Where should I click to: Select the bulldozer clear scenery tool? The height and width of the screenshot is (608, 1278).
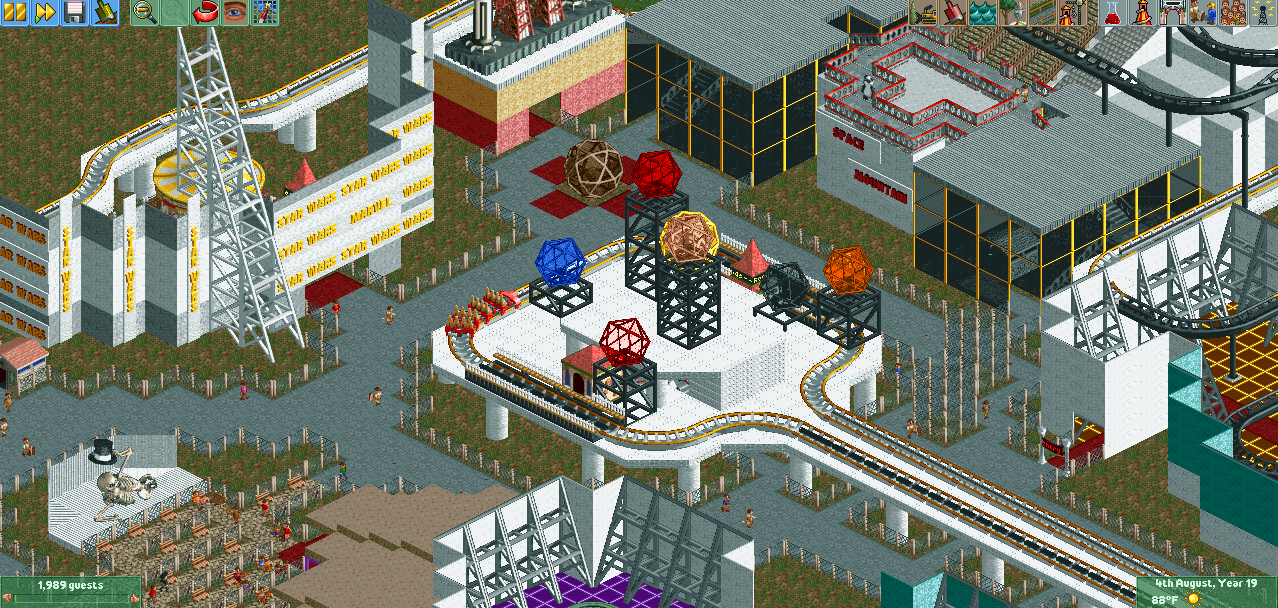click(925, 13)
